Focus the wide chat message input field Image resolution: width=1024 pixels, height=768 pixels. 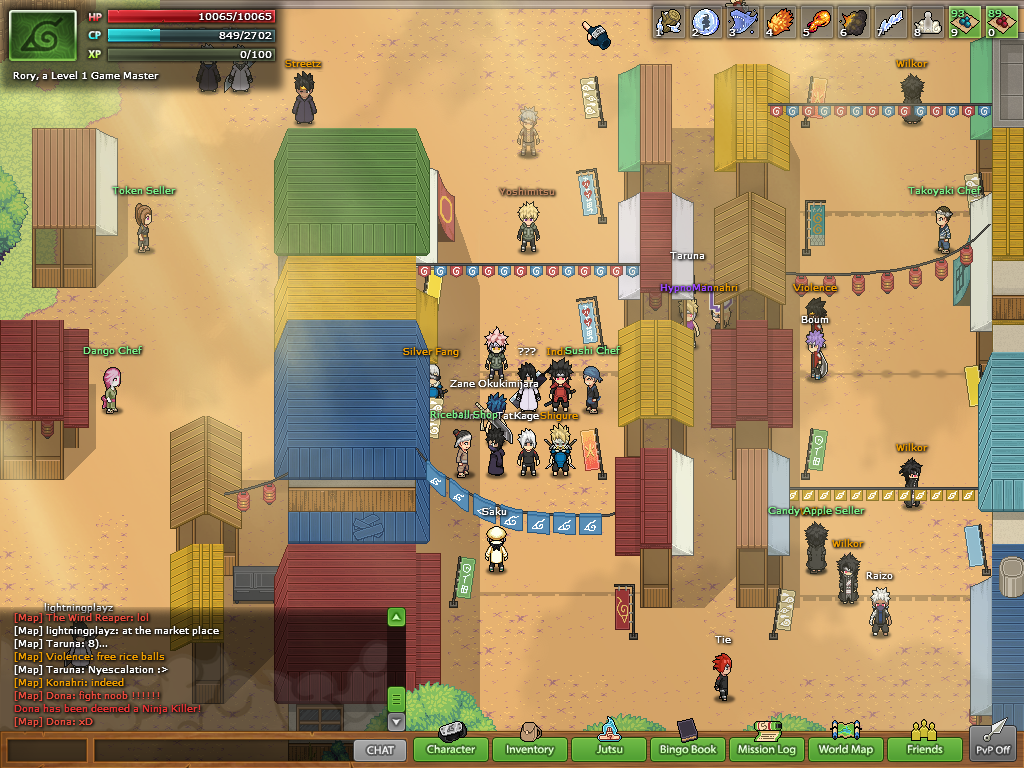click(222, 750)
